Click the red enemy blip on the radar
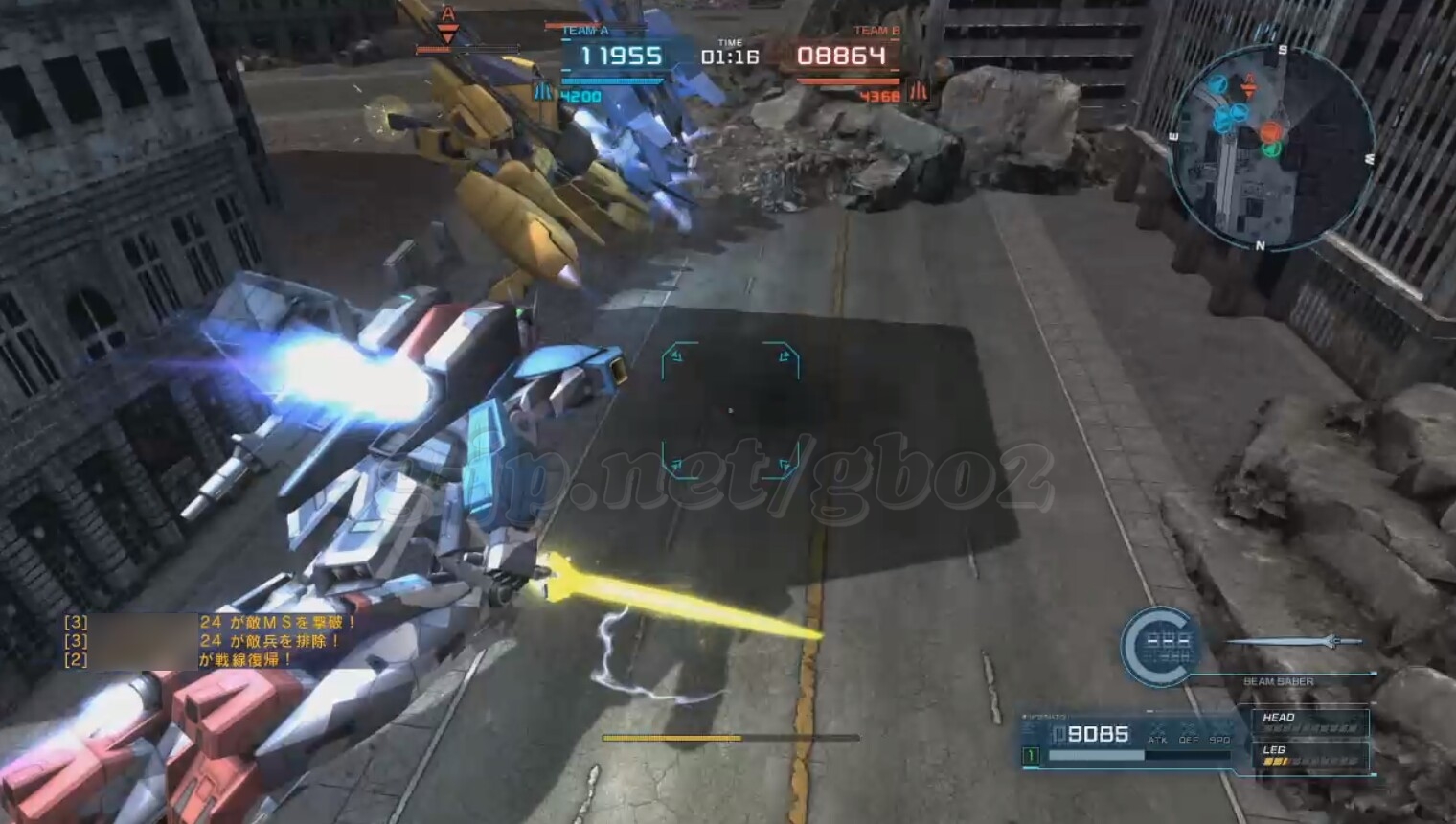The width and height of the screenshot is (1456, 824). (x=1270, y=131)
